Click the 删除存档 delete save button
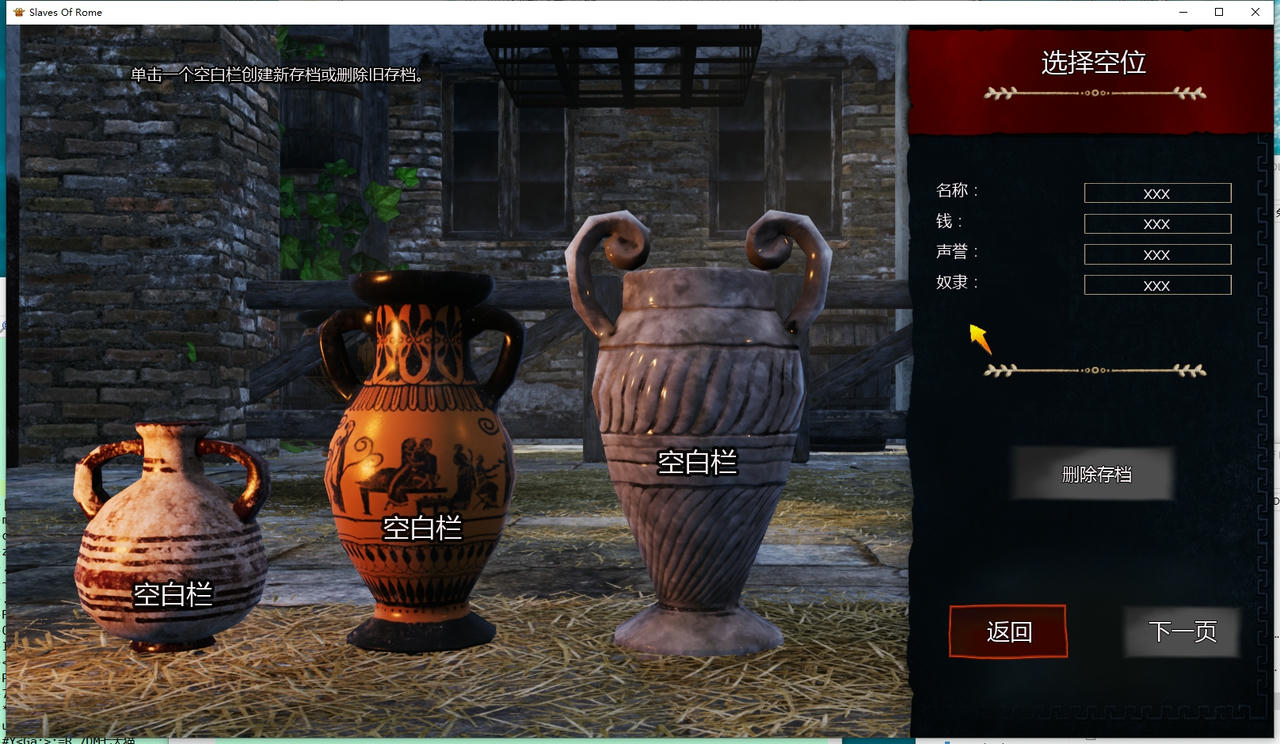Viewport: 1280px width, 744px height. tap(1092, 474)
